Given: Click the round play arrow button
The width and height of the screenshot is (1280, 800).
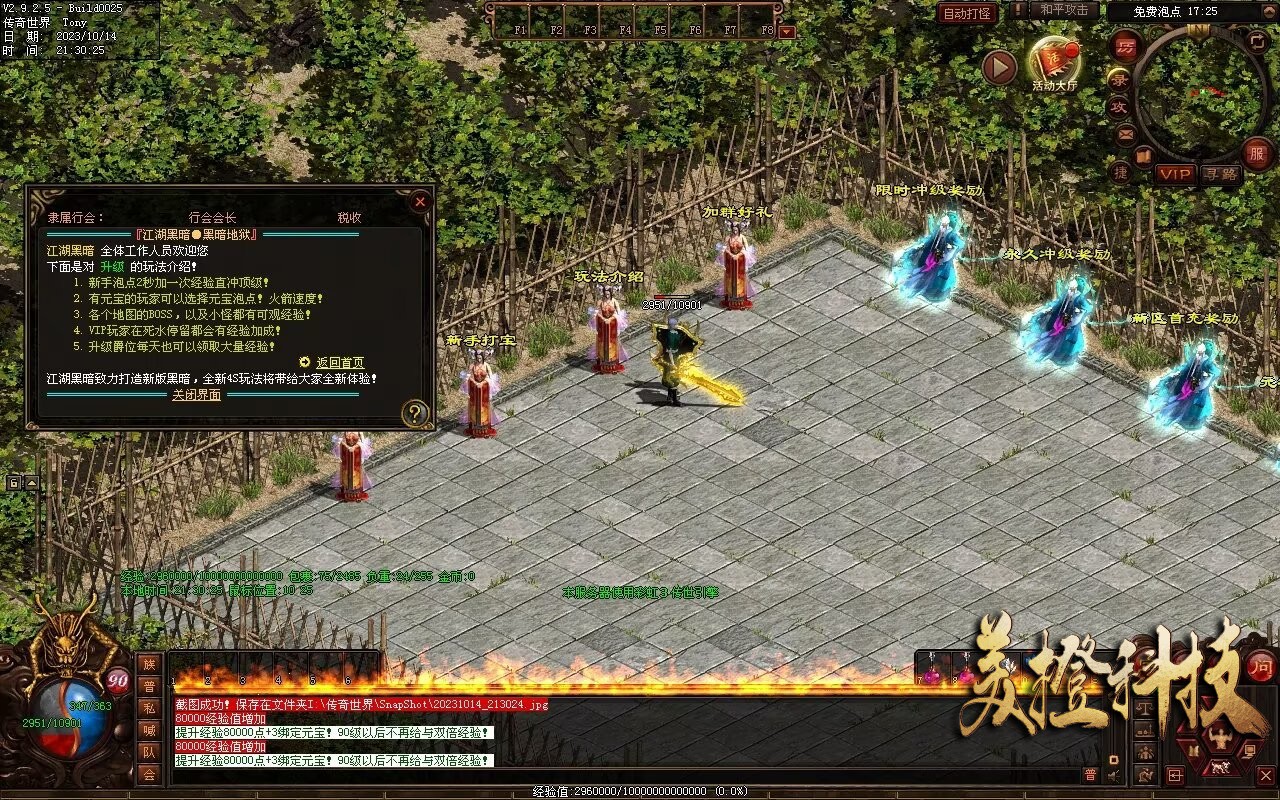Looking at the screenshot, I should point(999,67).
